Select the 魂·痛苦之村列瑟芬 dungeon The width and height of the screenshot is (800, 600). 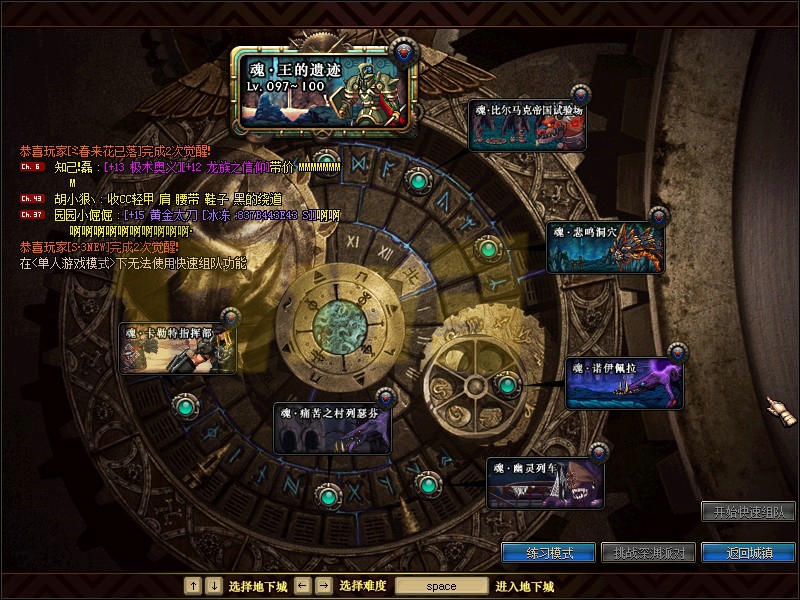332,427
